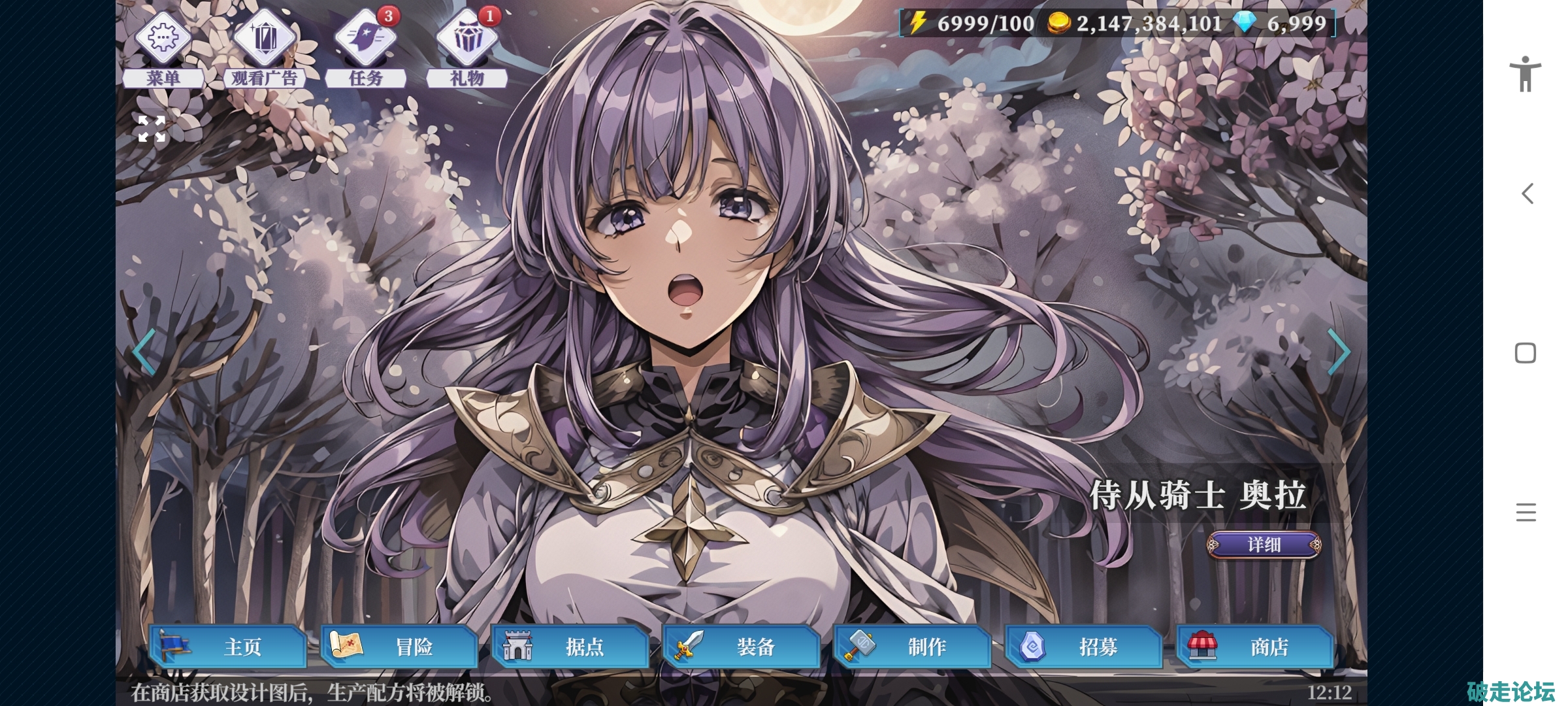Switch to the 主页 home tab
The width and height of the screenshot is (1568, 706).
[x=228, y=647]
